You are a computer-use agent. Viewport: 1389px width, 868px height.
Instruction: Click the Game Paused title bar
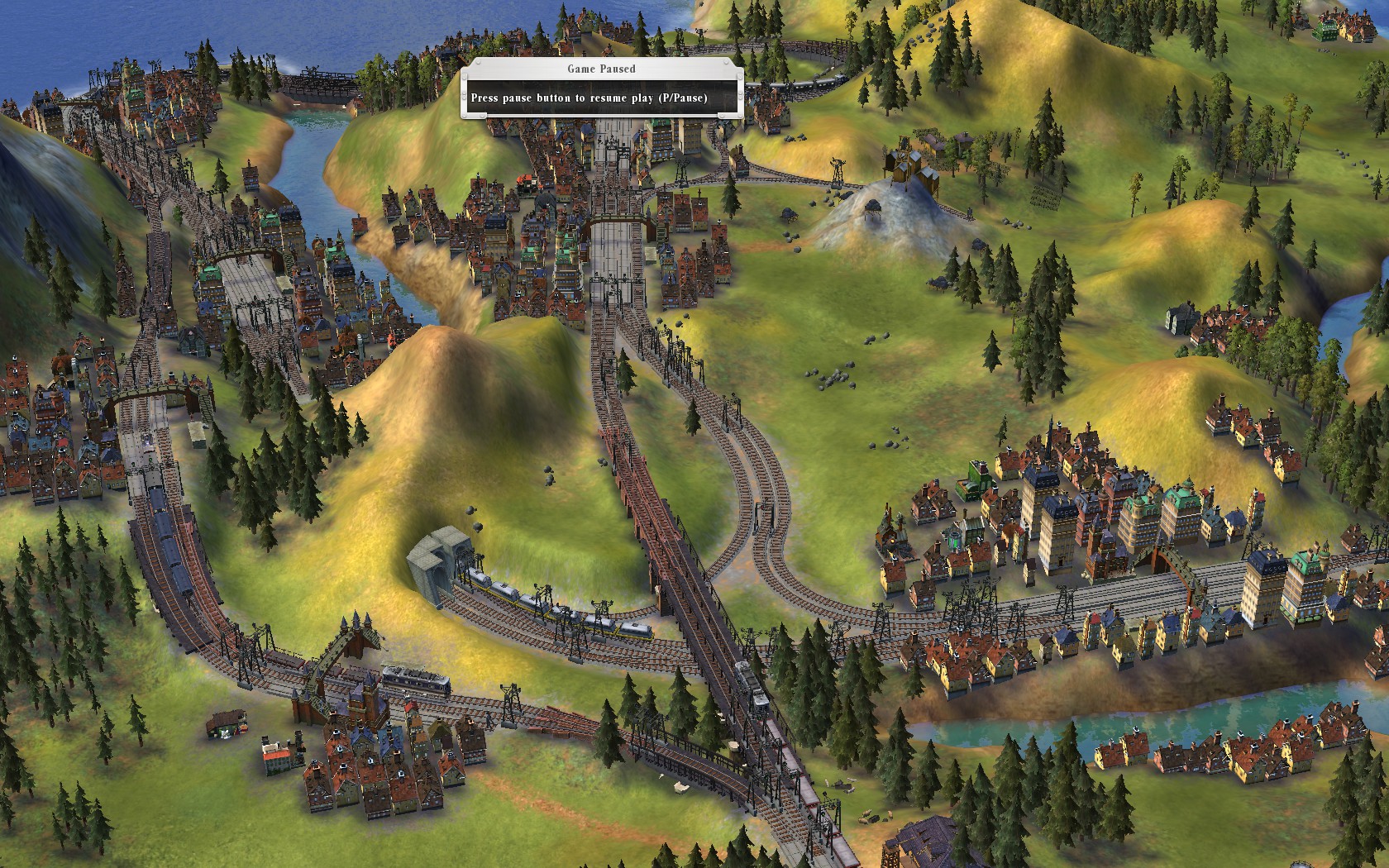[x=601, y=70]
